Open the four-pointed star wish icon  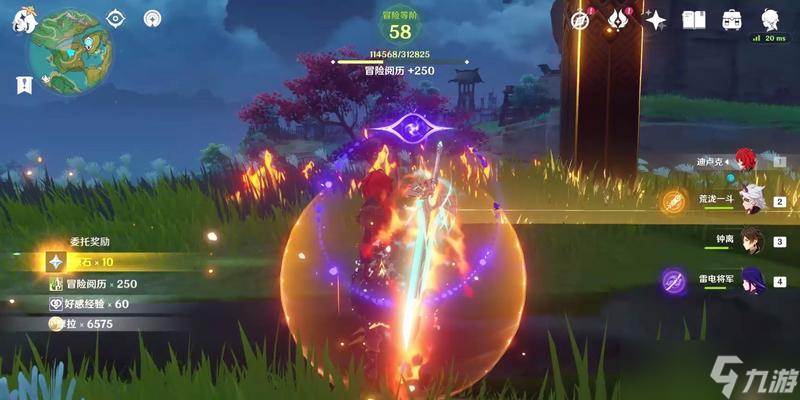click(x=656, y=20)
